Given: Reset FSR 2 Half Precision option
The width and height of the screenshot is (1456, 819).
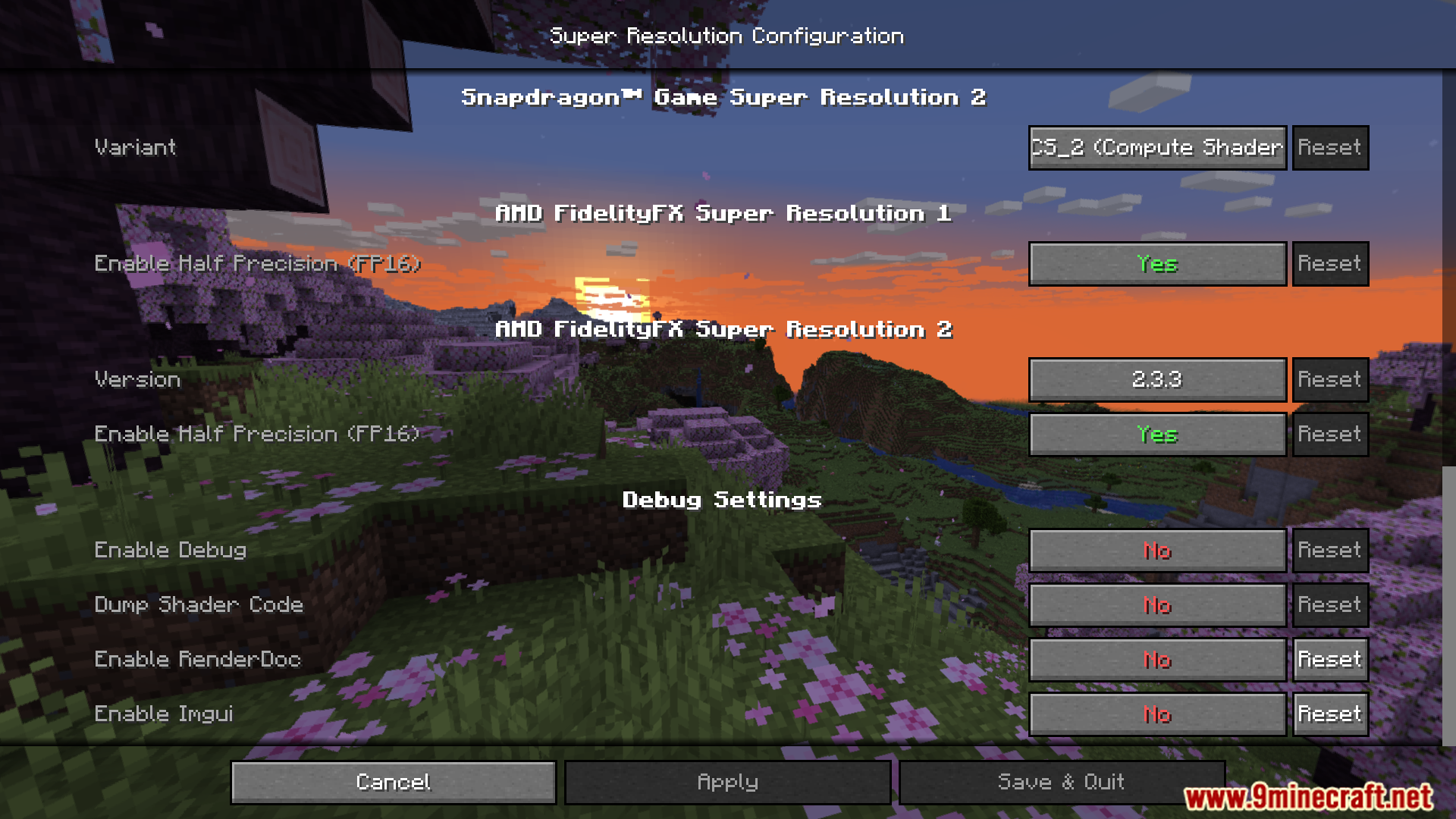Looking at the screenshot, I should point(1329,434).
